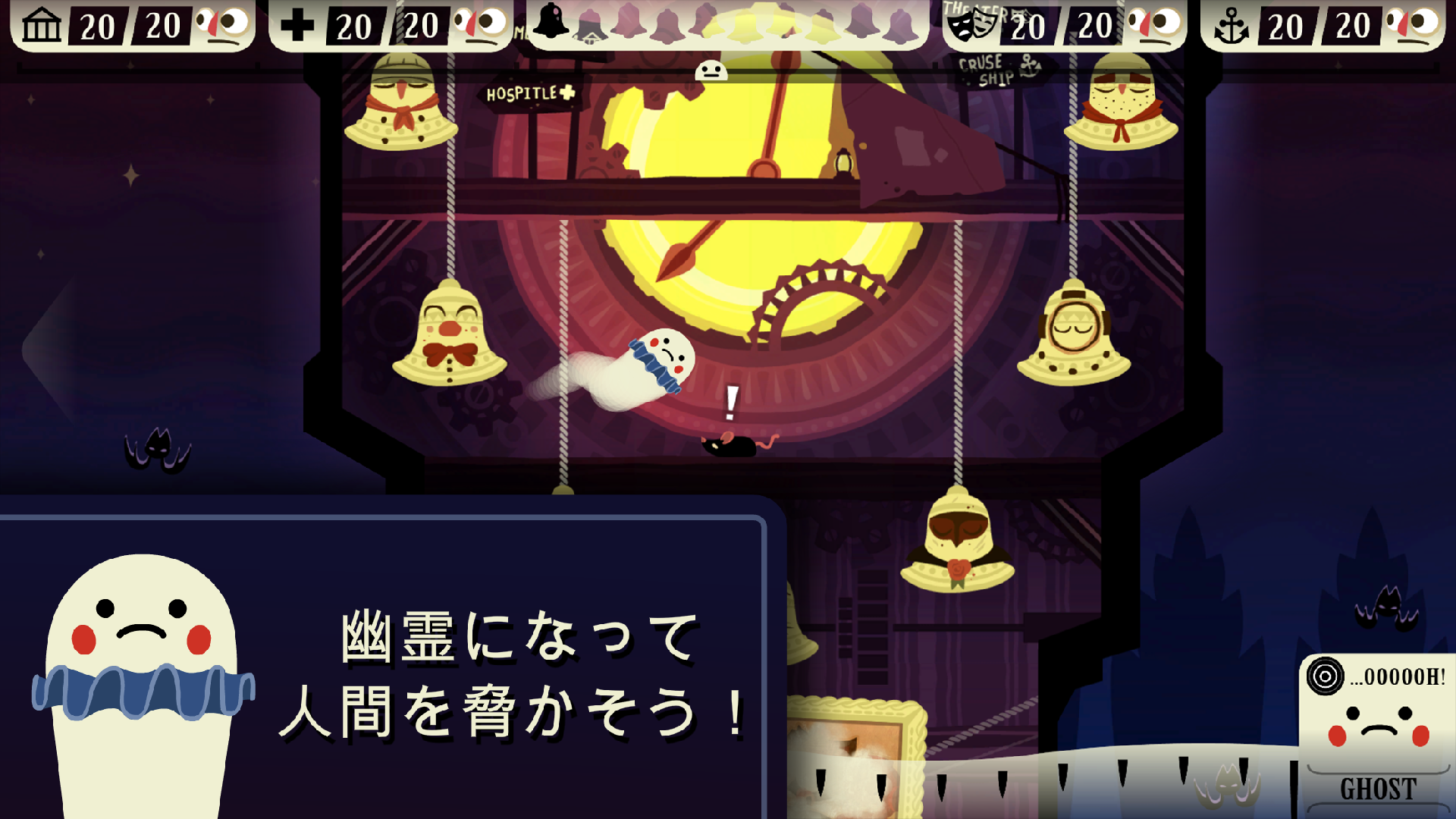Open the HOSPITLE sign
The width and height of the screenshot is (1456, 819).
coord(531,94)
